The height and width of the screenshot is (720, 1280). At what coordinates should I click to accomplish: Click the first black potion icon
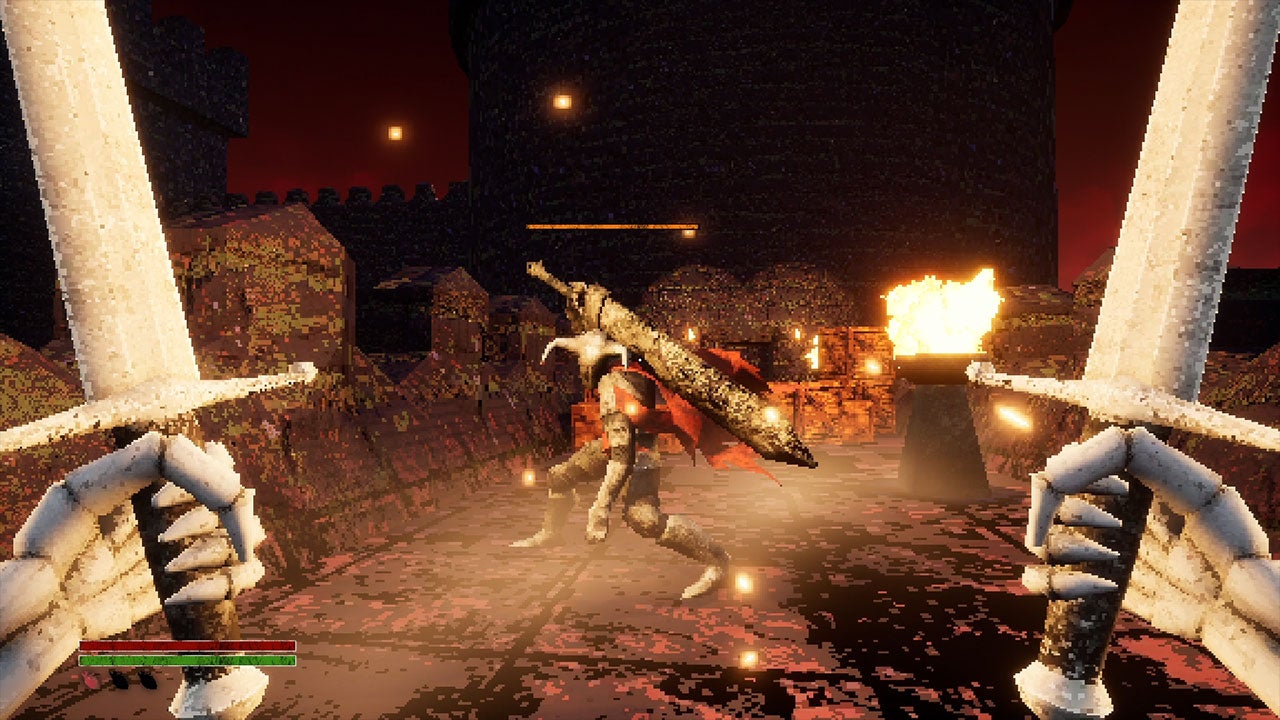[119, 679]
